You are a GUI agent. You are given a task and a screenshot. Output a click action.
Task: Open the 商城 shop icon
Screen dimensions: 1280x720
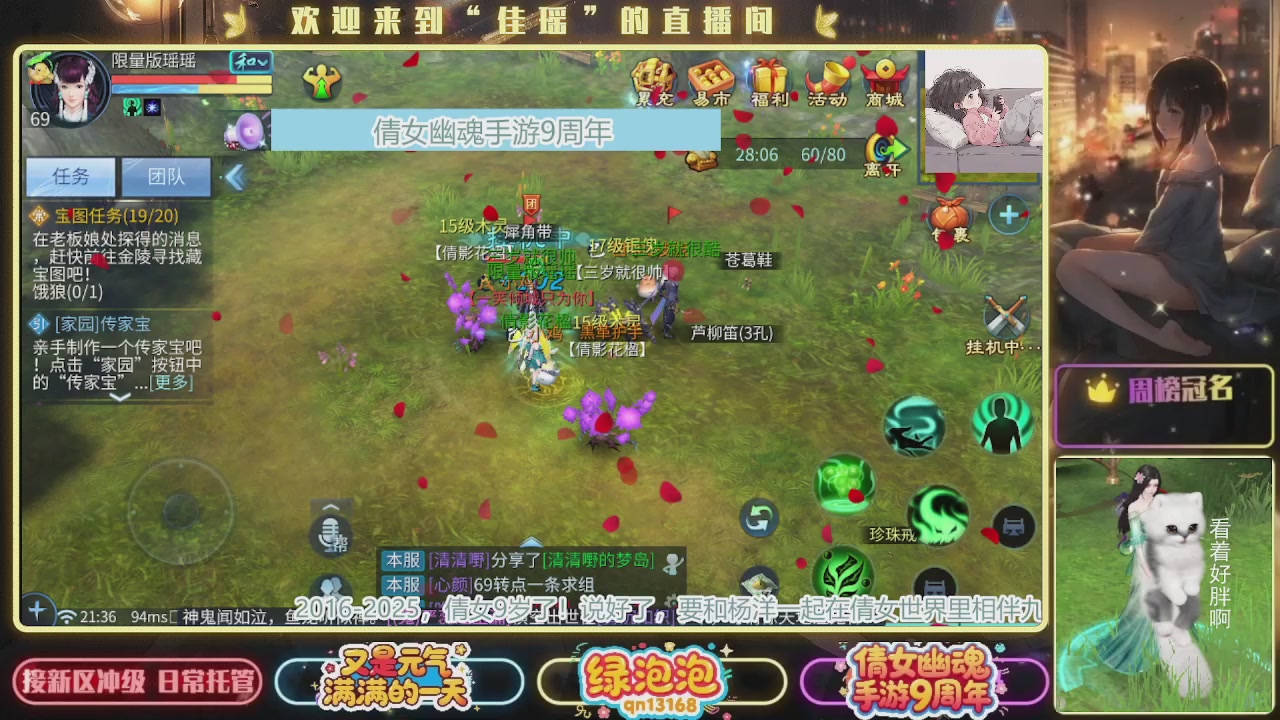pyautogui.click(x=886, y=80)
